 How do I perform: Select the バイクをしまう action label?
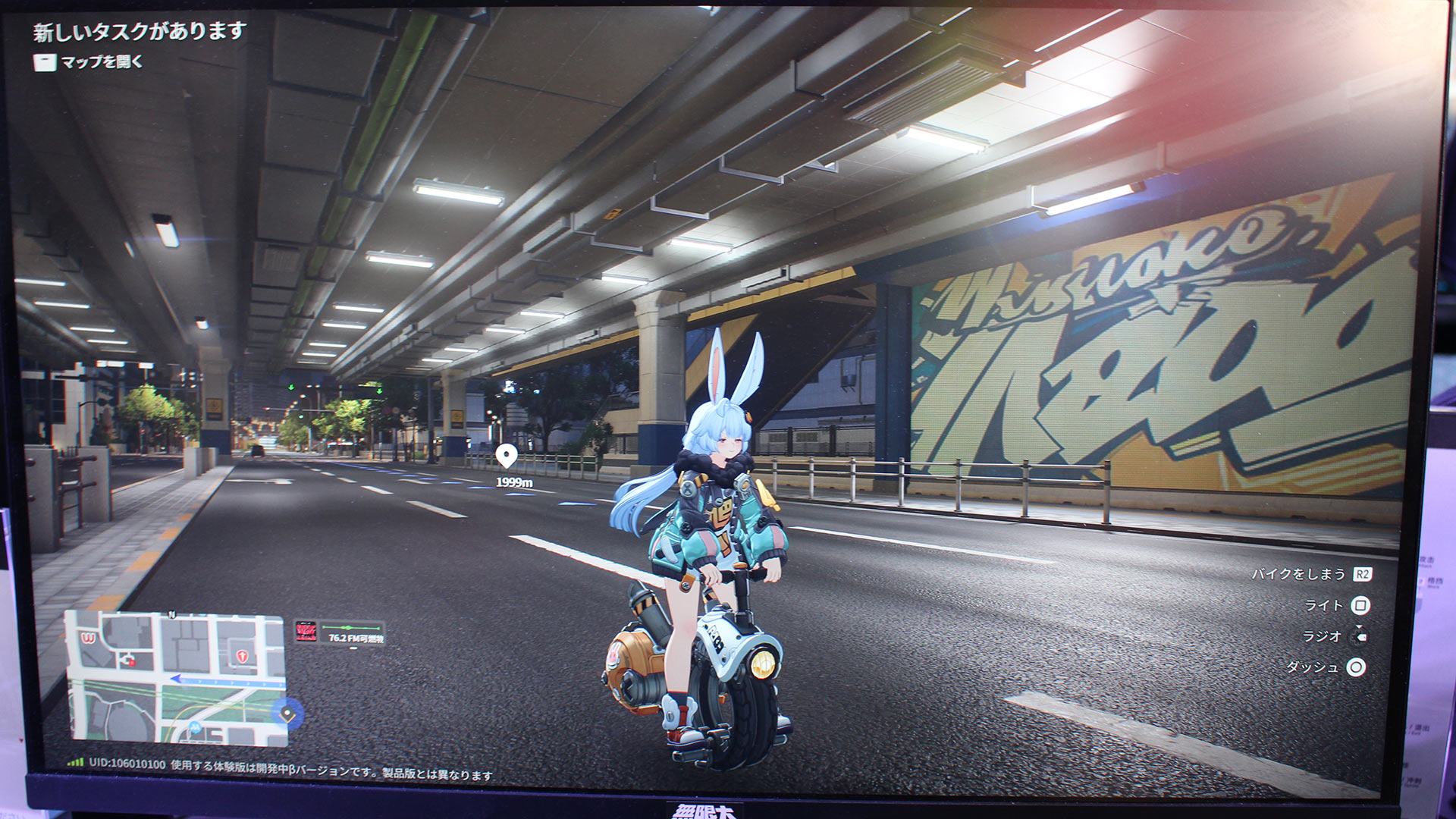click(1298, 574)
